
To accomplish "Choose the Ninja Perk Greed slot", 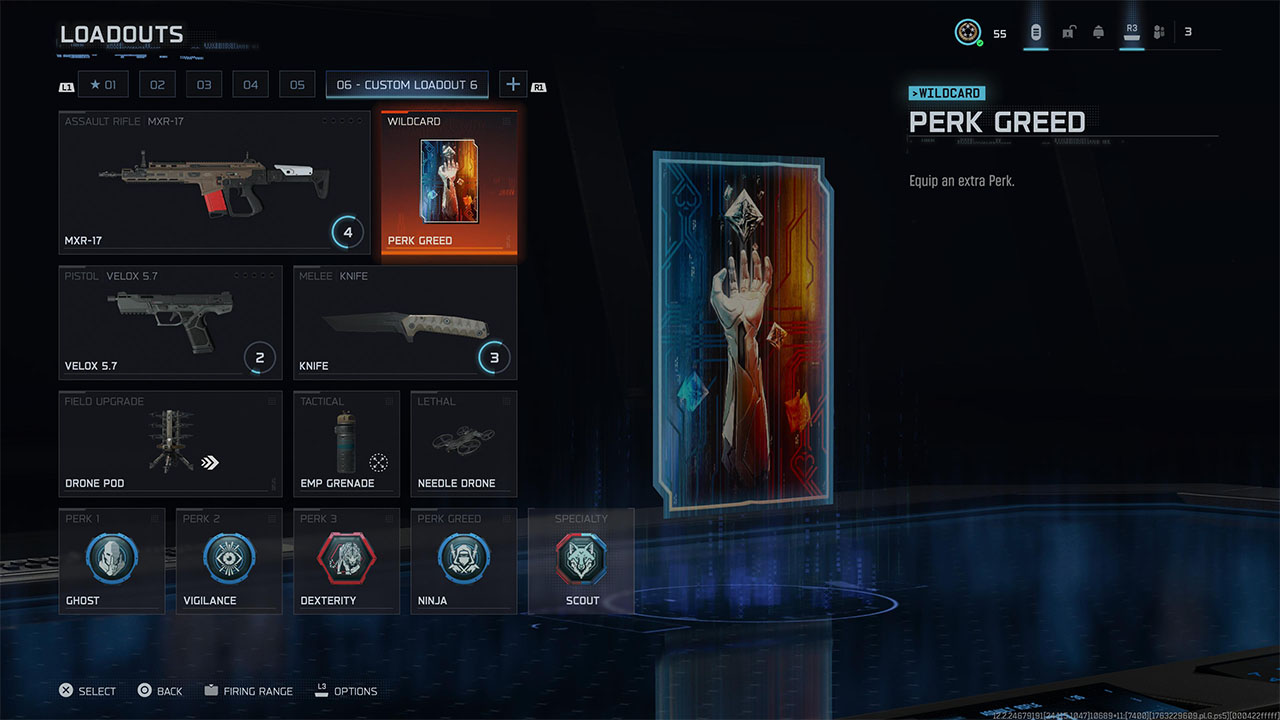I will tap(463, 560).
